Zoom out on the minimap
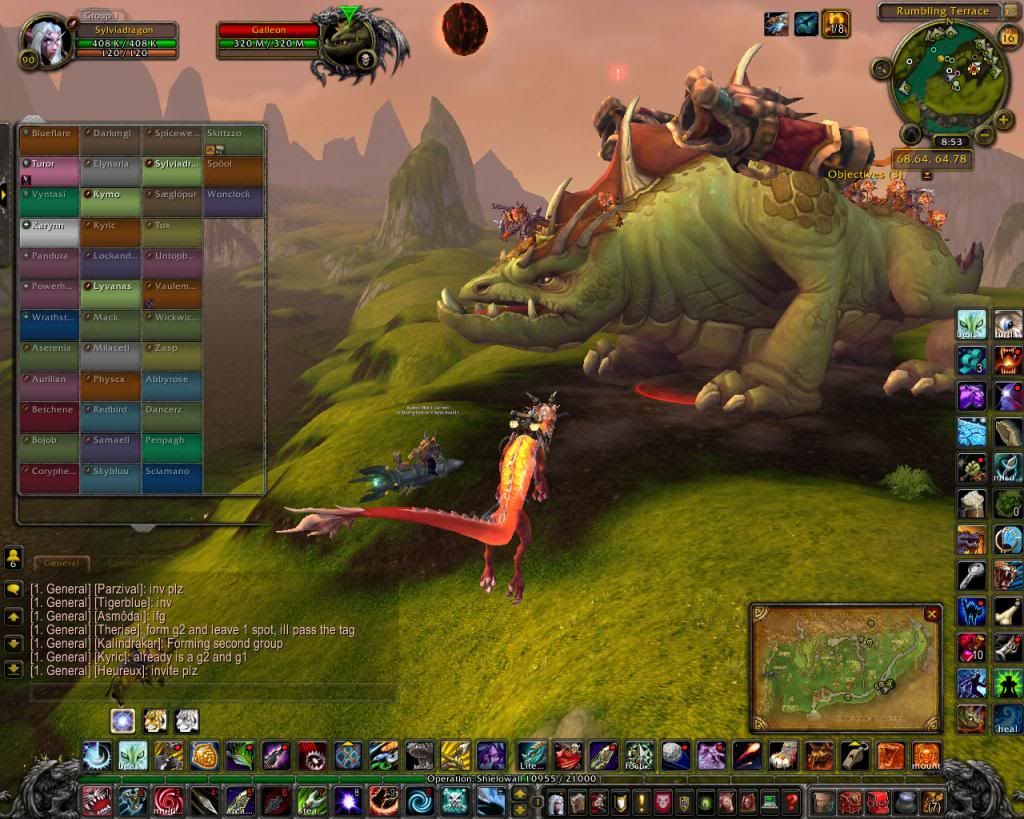Screen dimensions: 1024x819 (x=984, y=135)
